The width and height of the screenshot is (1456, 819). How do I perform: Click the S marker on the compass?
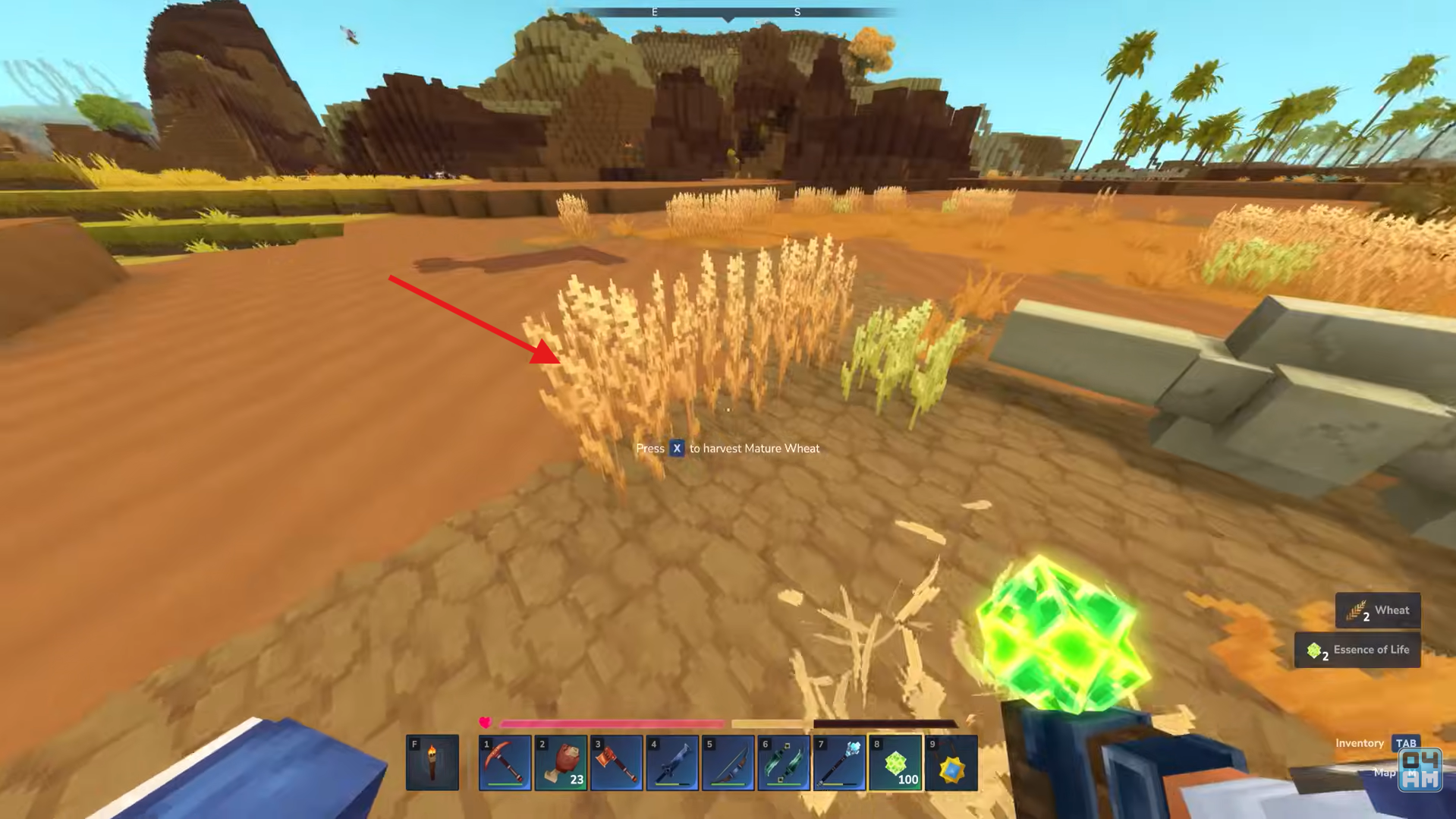pos(797,11)
